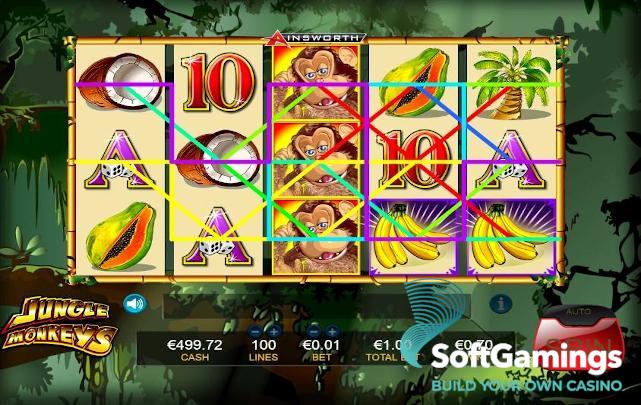
Task: Lower the bet amount with minus
Action: point(314,330)
